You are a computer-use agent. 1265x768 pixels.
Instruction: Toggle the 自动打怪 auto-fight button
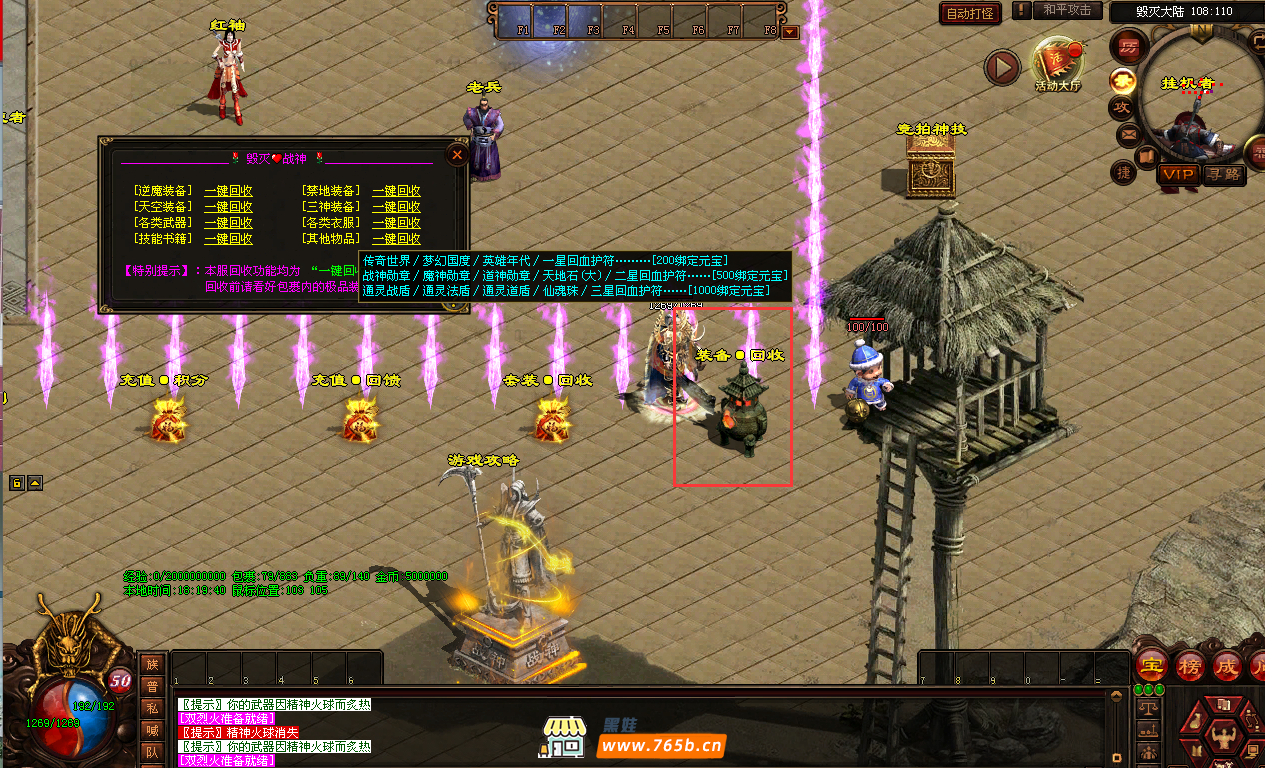pyautogui.click(x=970, y=13)
